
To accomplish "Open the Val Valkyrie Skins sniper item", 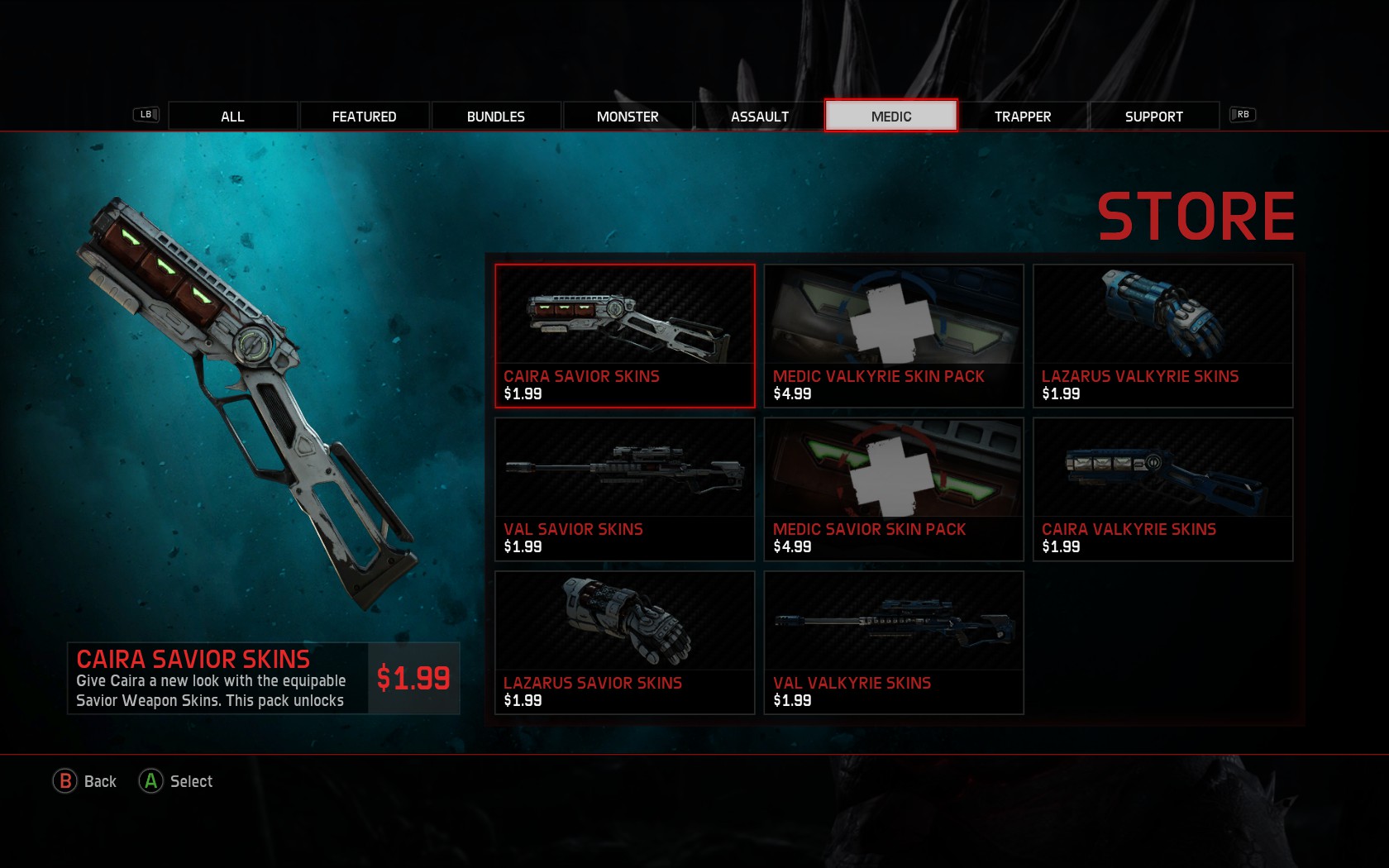I will [x=893, y=641].
